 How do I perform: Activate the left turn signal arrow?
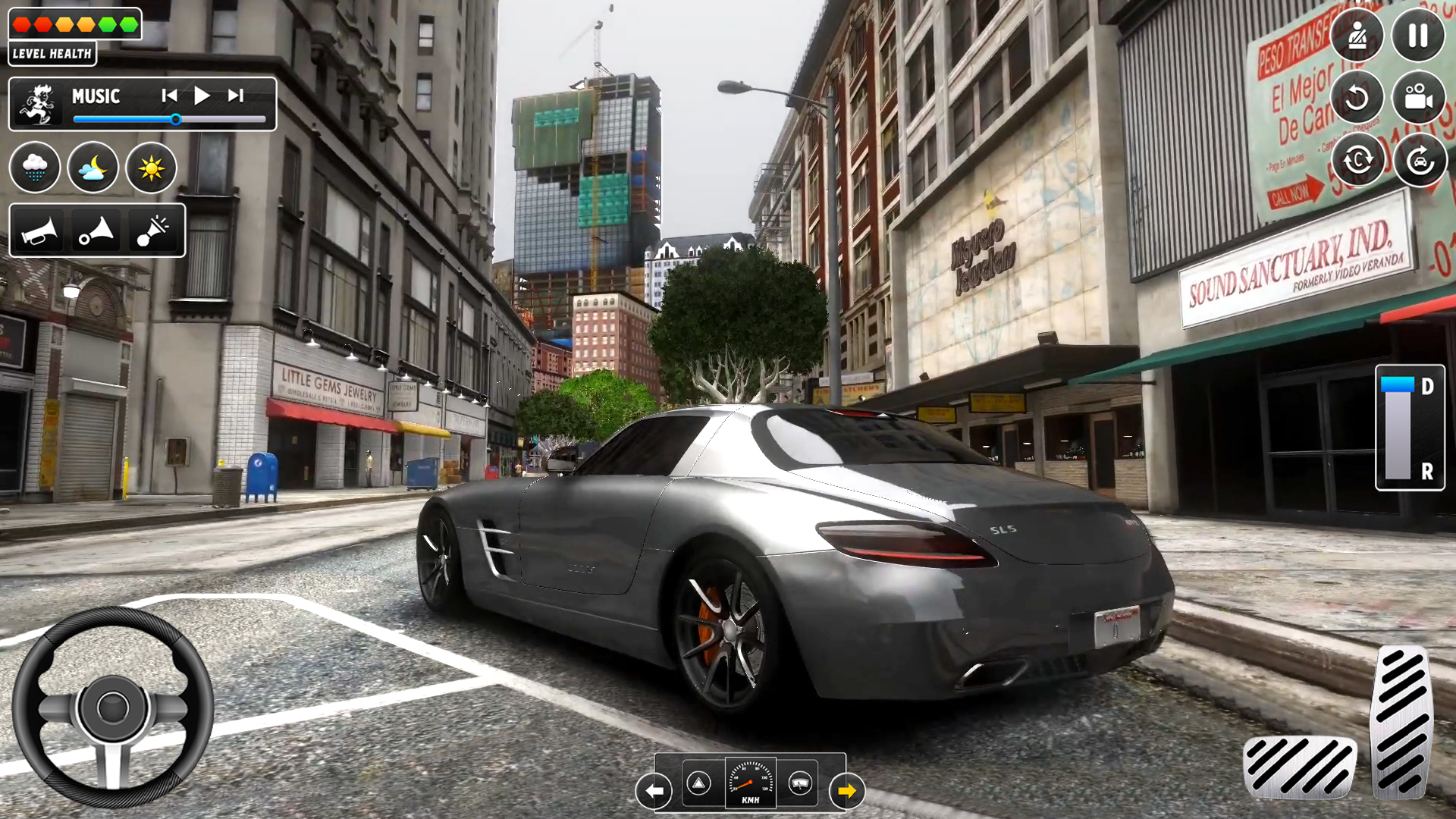[x=654, y=791]
